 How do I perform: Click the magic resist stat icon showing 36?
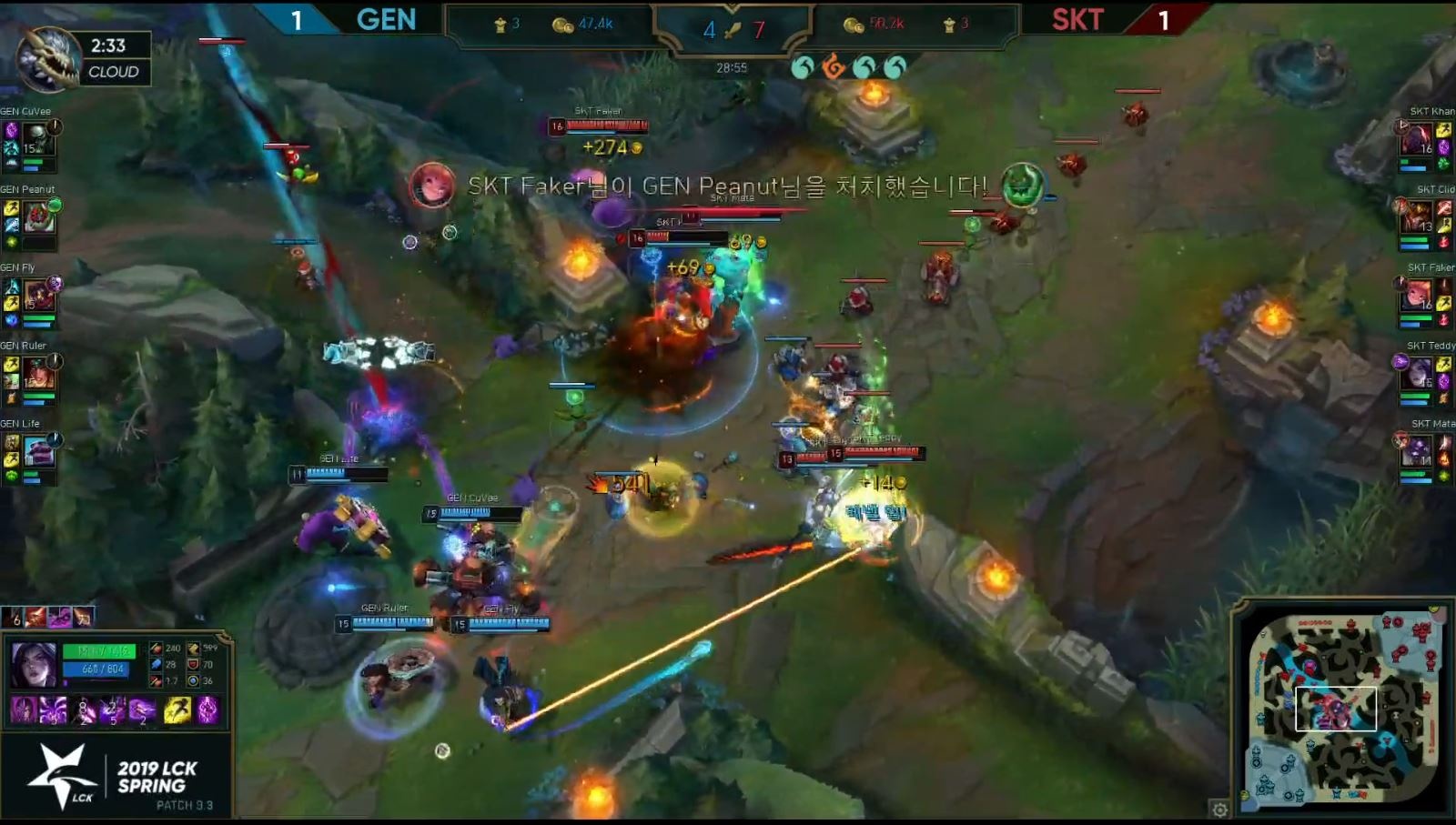click(x=193, y=681)
